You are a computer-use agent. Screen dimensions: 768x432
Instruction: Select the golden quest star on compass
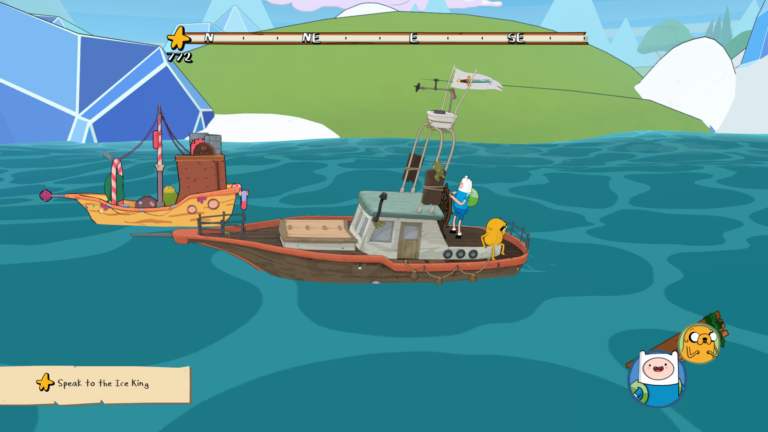pyautogui.click(x=180, y=39)
